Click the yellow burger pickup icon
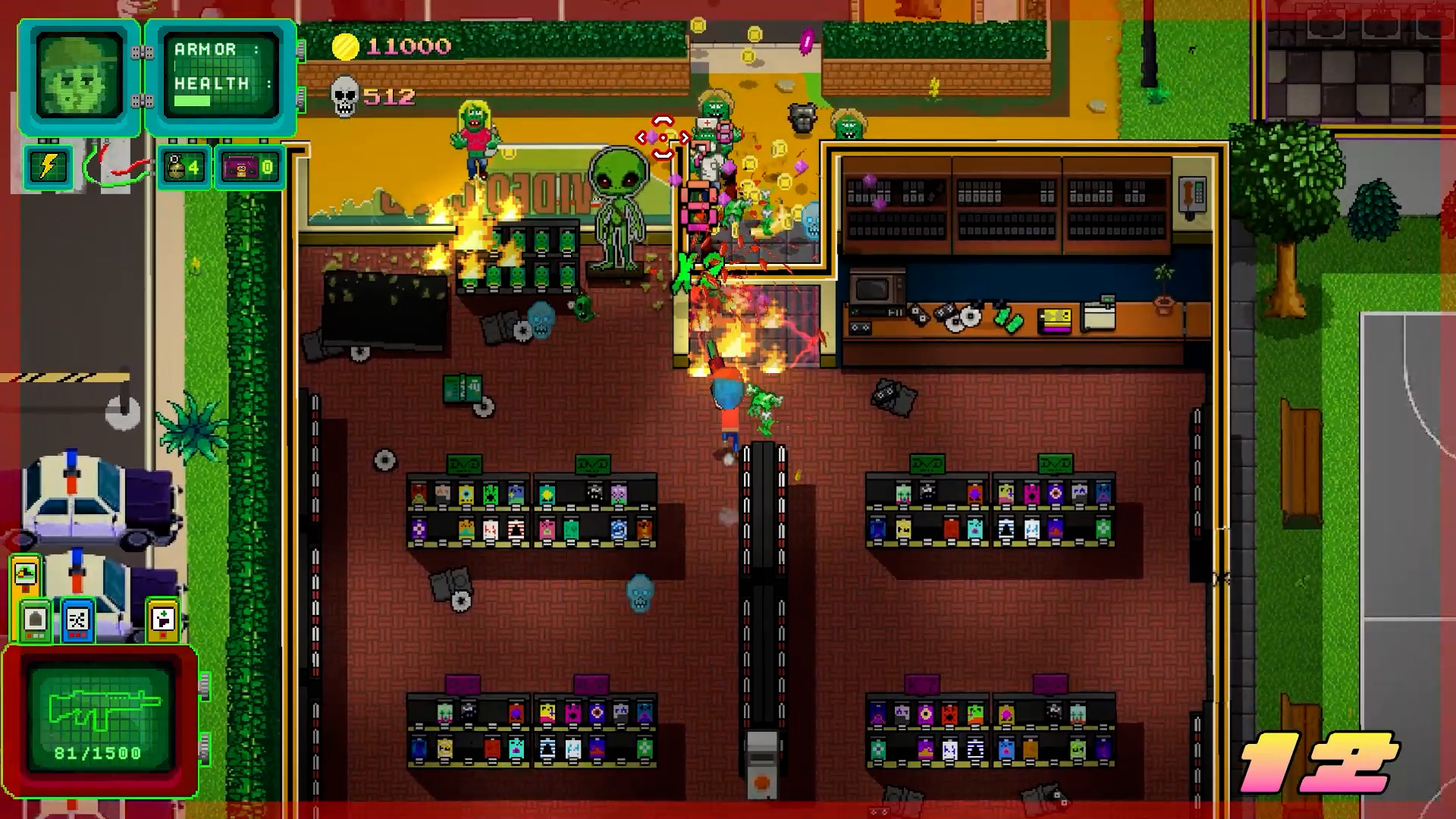 click(25, 573)
